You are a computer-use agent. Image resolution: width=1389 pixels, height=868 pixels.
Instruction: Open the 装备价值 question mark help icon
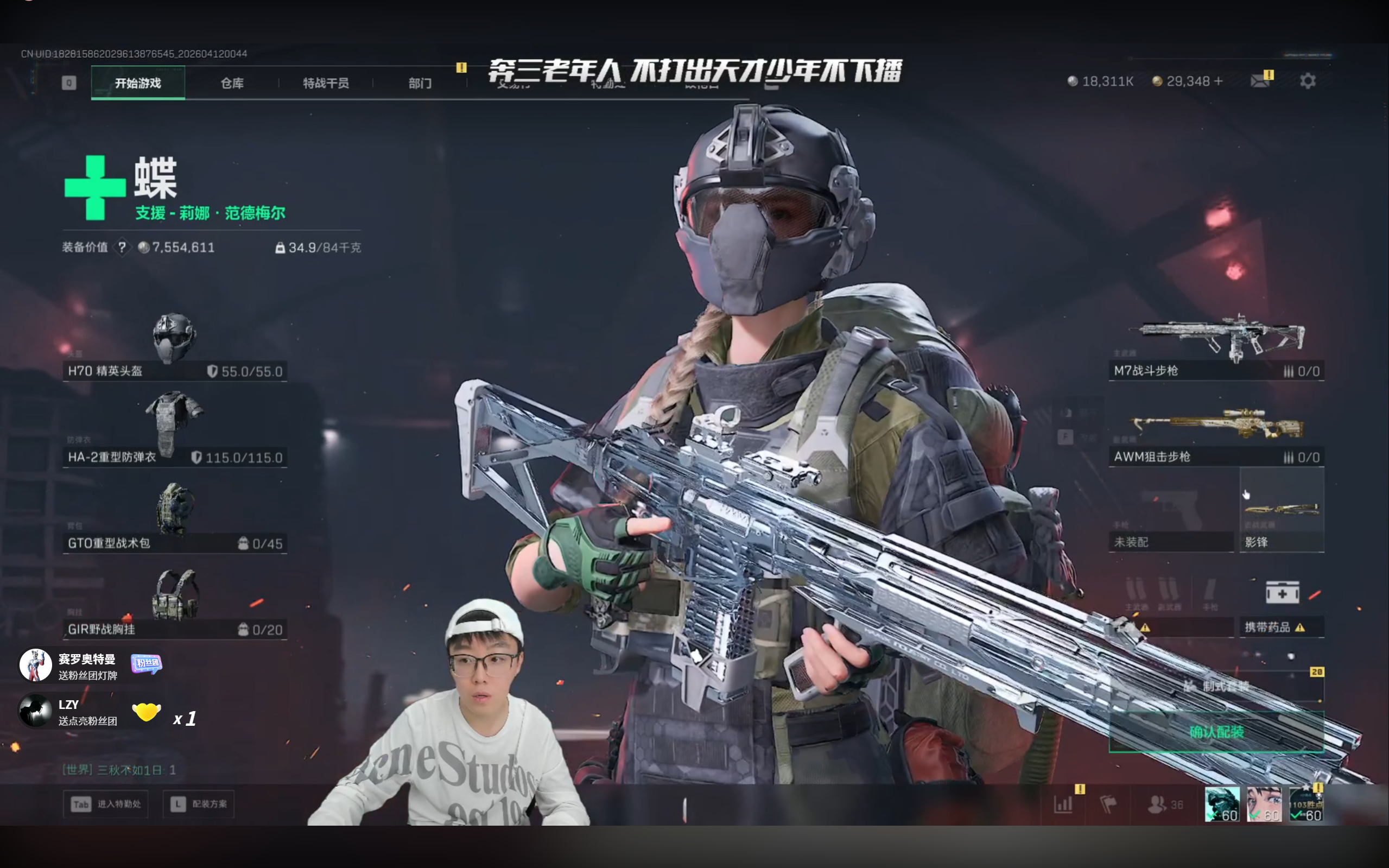(123, 248)
